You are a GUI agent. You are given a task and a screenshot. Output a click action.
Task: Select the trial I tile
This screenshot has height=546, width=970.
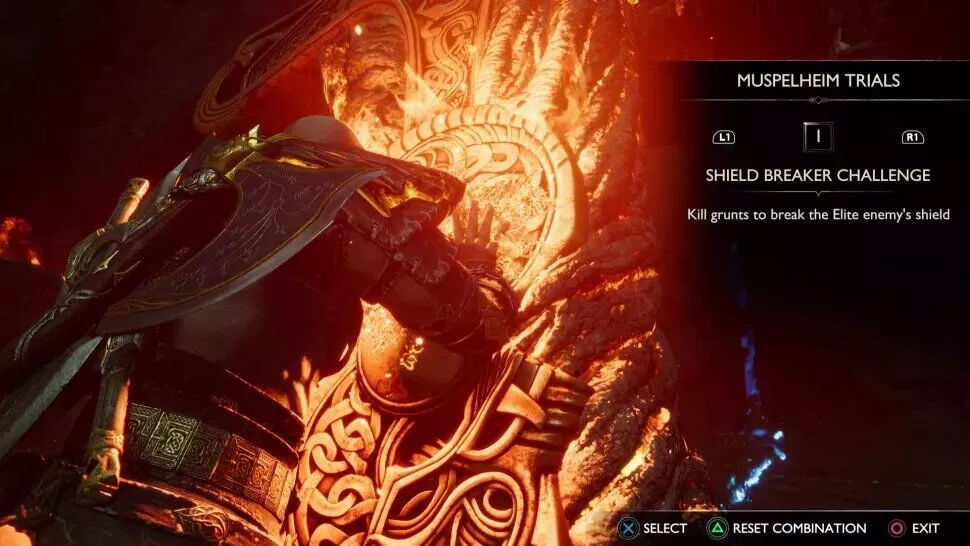[x=817, y=136]
